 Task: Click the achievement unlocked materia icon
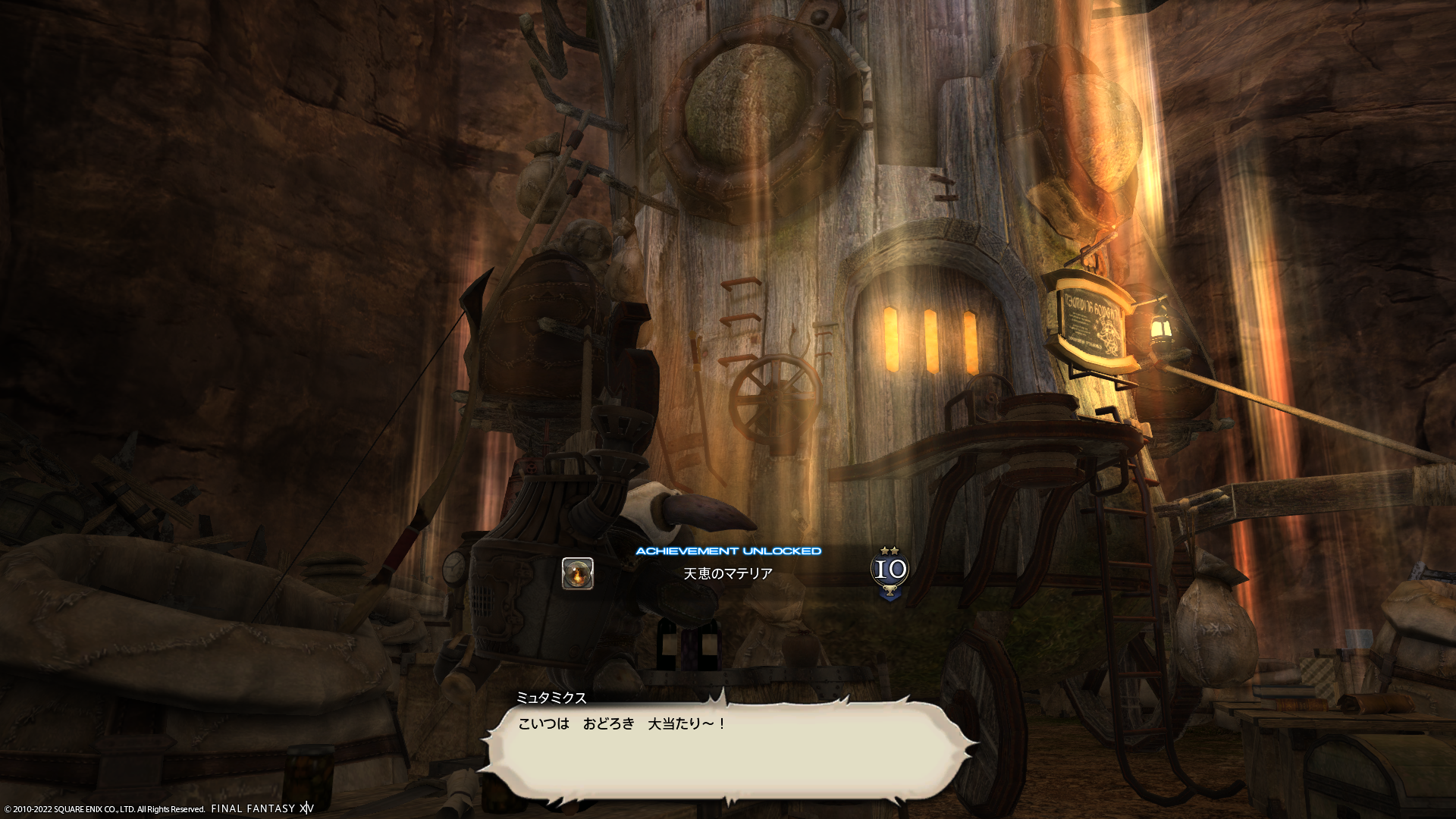pyautogui.click(x=577, y=573)
